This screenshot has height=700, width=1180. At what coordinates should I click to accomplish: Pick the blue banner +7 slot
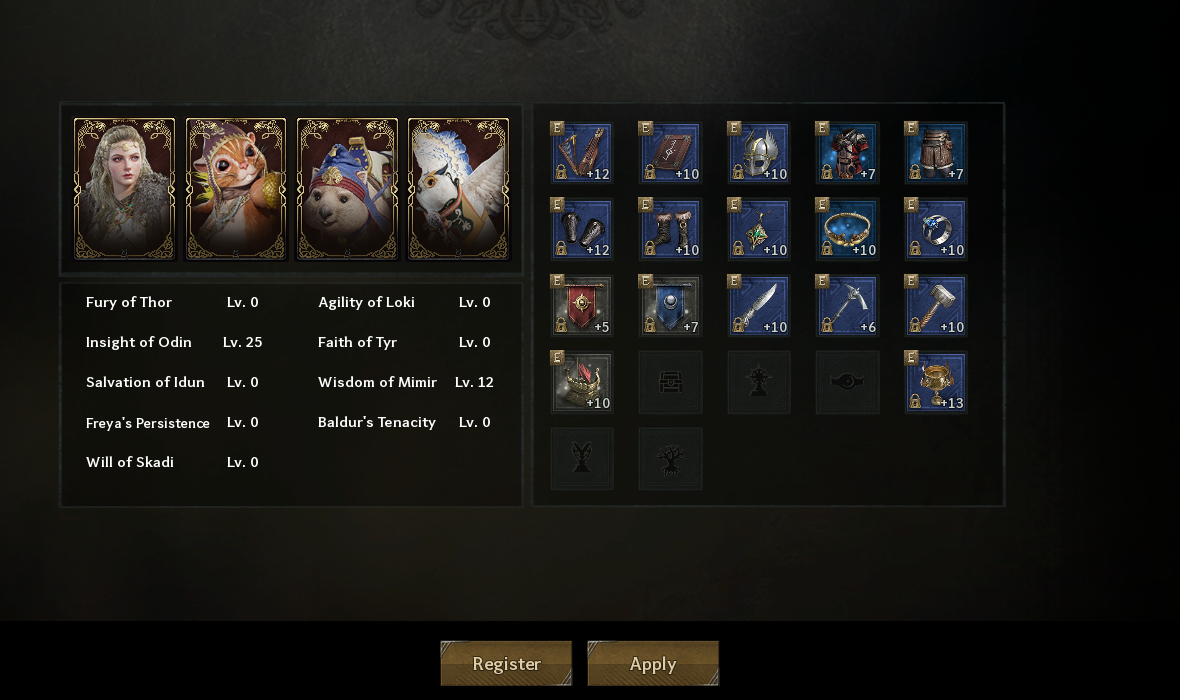coord(670,306)
